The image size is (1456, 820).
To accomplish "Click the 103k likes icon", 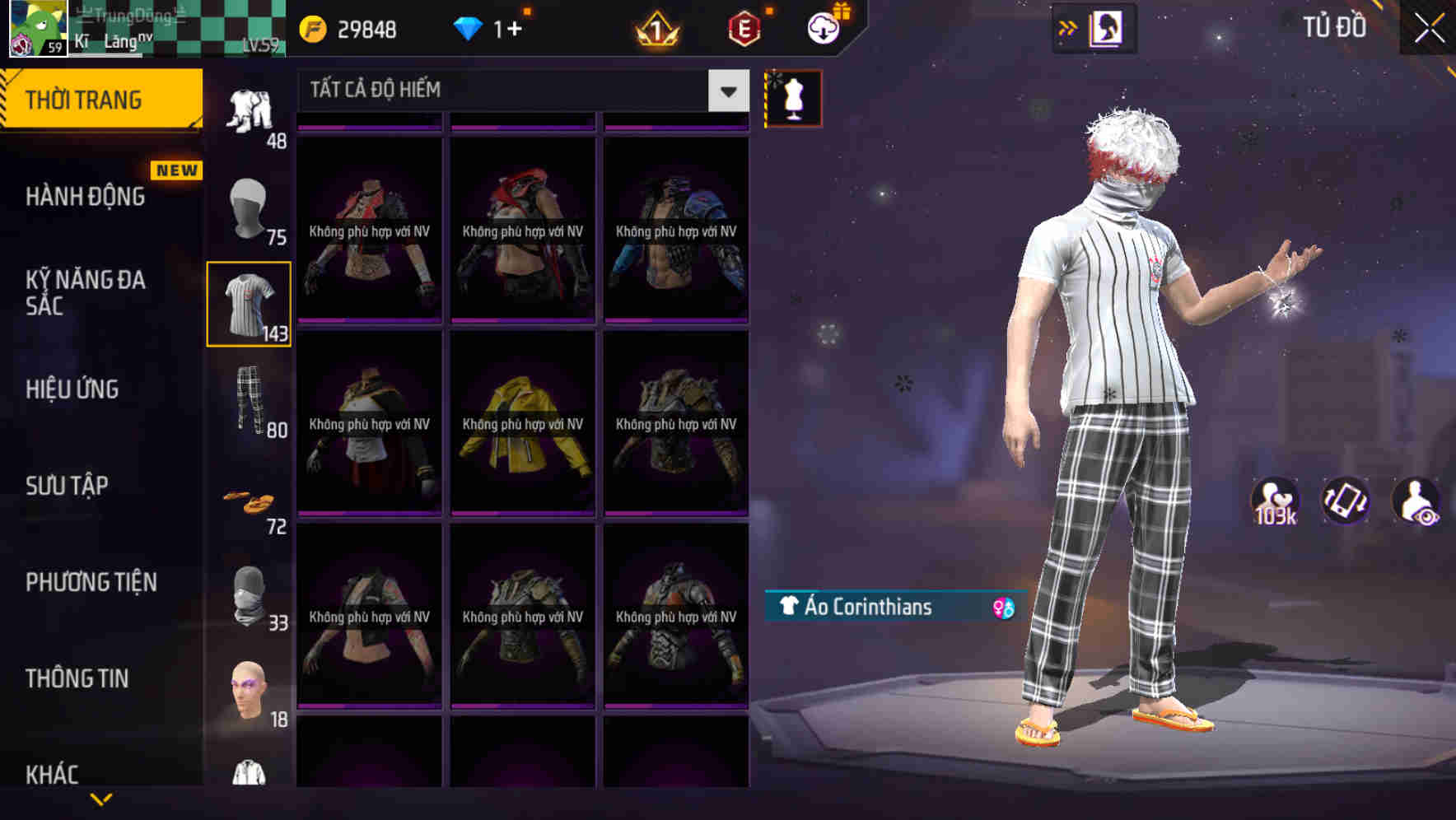I will click(x=1275, y=502).
